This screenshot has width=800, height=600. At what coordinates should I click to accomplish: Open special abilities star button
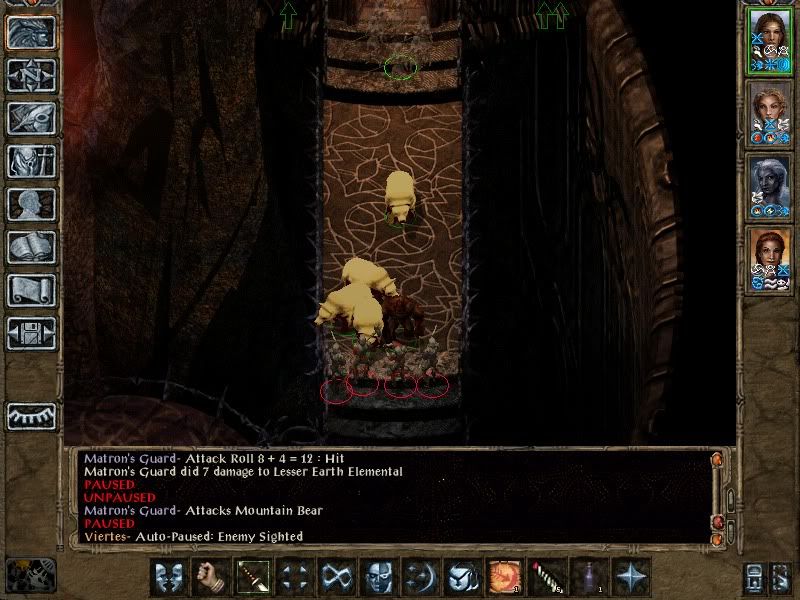tap(630, 577)
